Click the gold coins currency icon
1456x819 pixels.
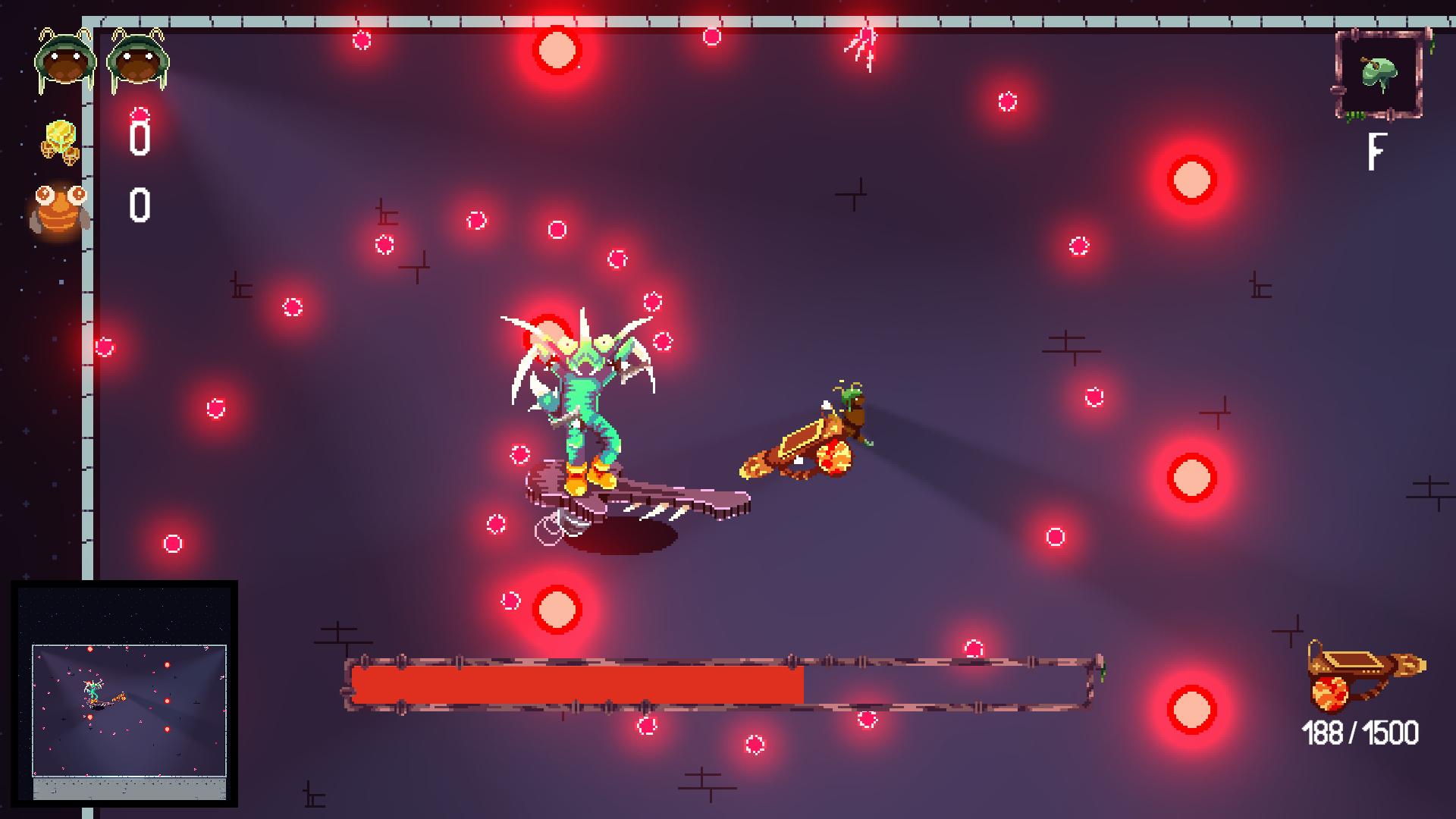pyautogui.click(x=61, y=140)
